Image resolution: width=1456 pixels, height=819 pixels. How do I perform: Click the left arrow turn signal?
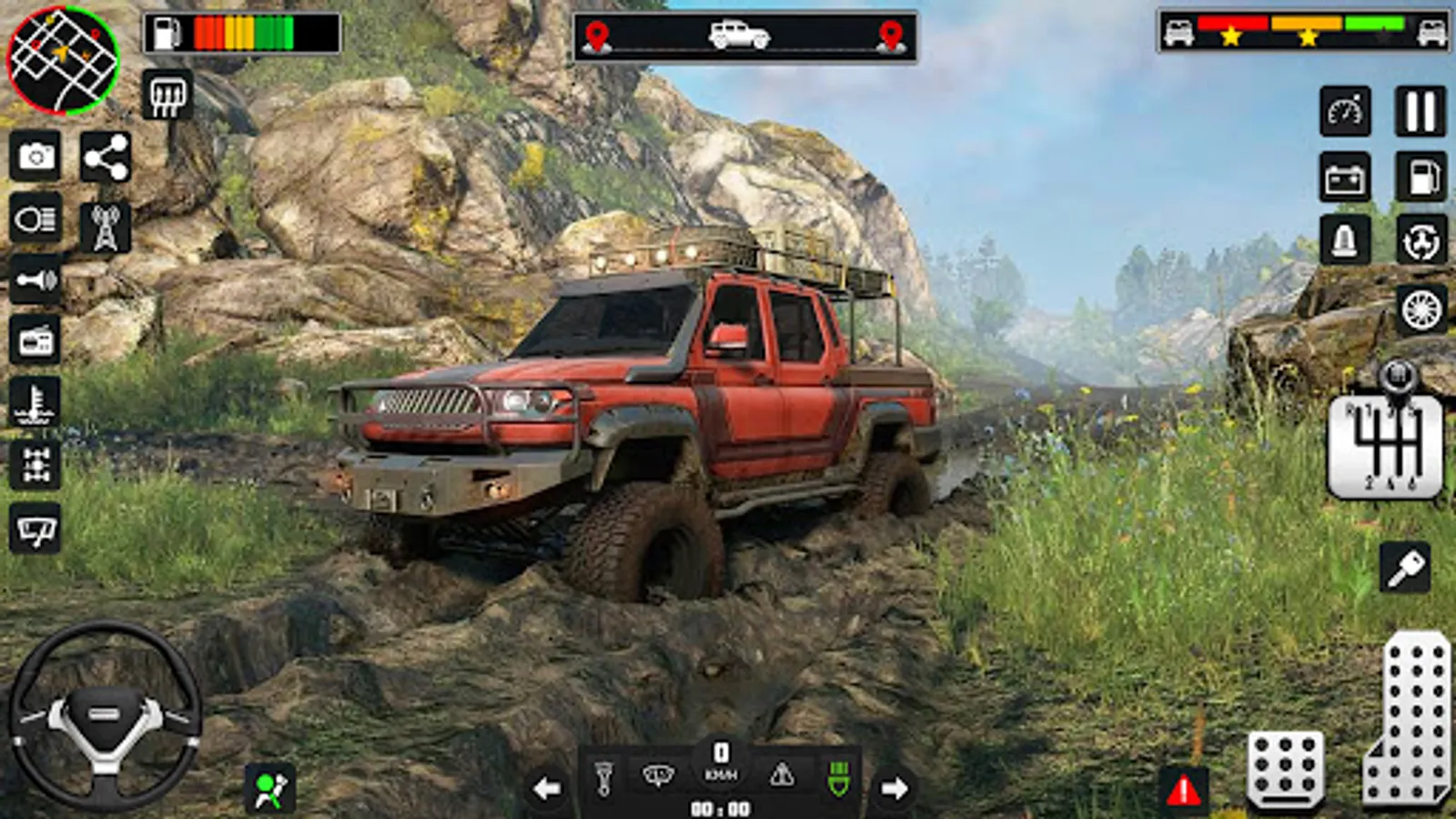(x=547, y=788)
